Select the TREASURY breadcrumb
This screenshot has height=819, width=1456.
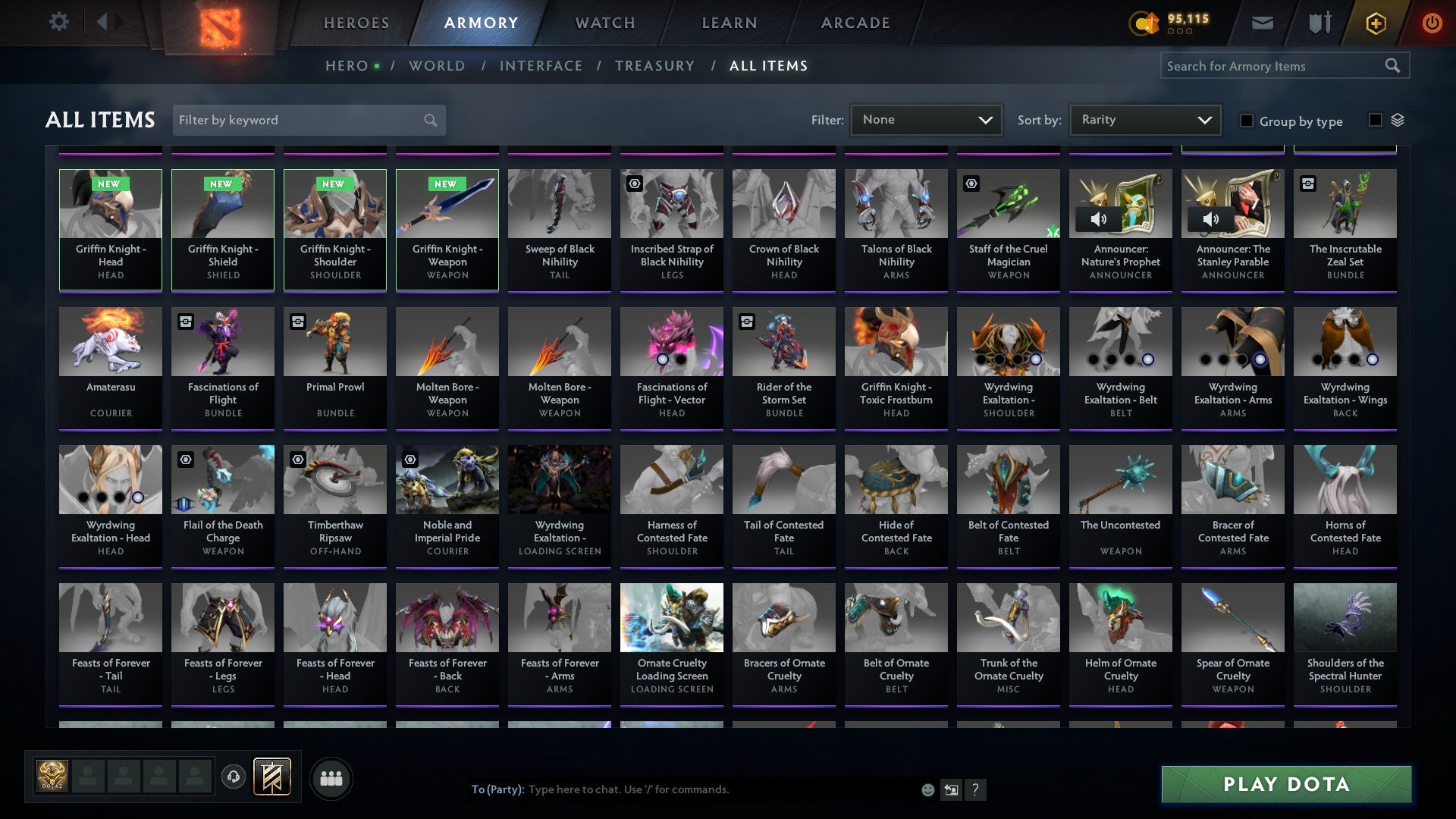click(x=655, y=65)
